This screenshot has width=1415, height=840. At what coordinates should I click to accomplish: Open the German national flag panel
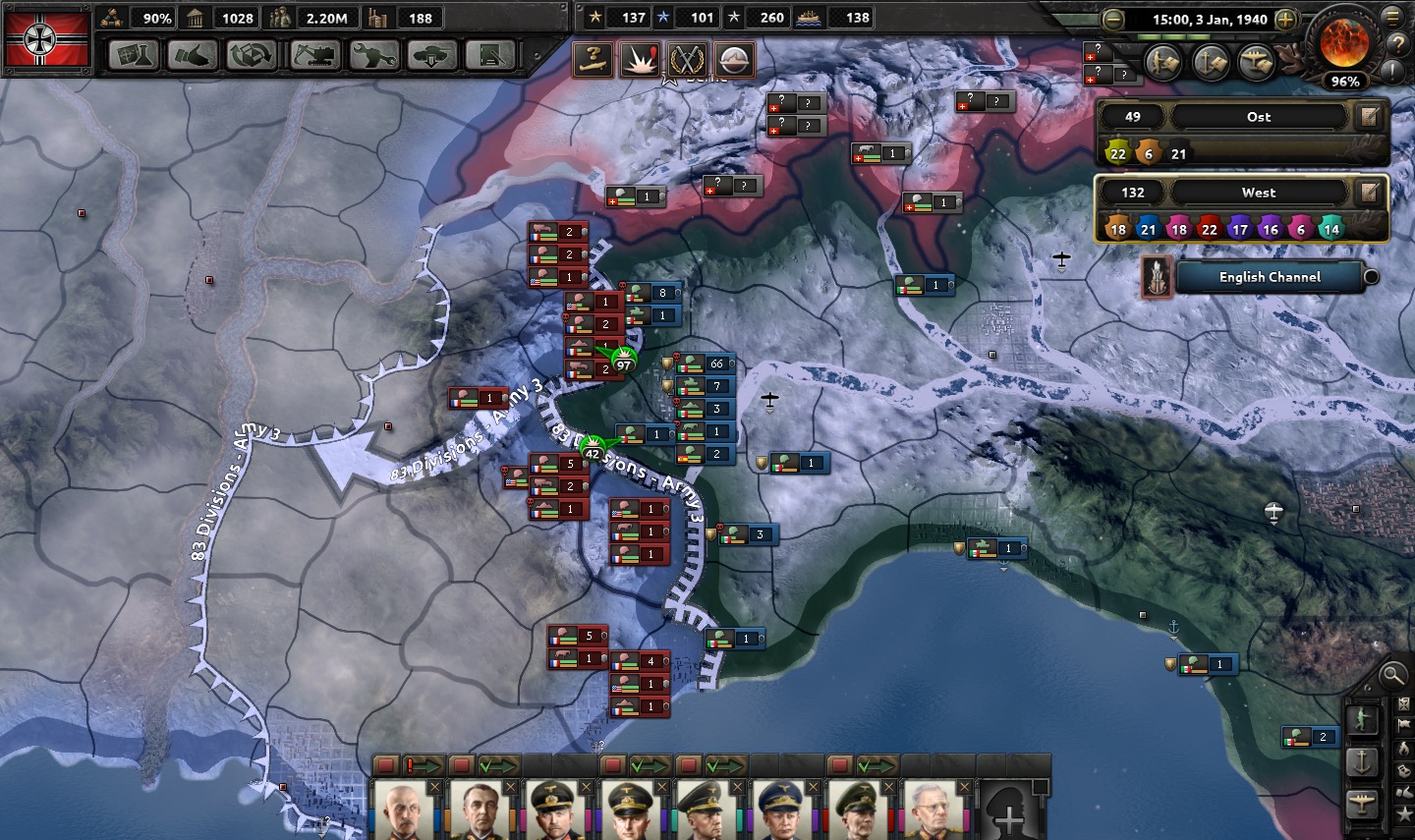coord(48,38)
